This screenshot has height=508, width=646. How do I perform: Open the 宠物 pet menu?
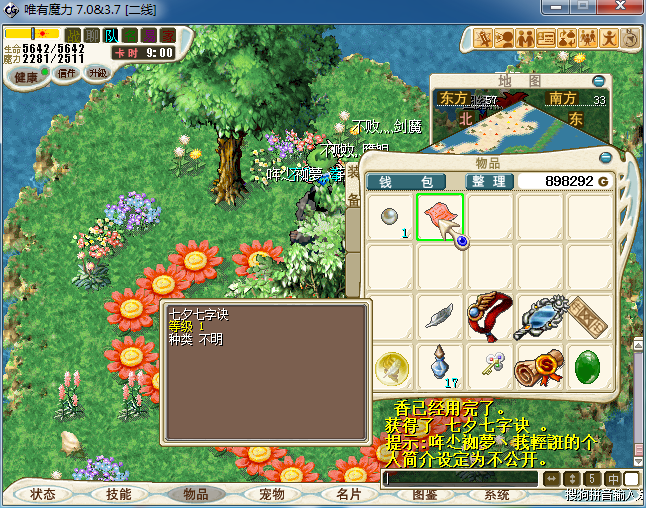pos(272,494)
